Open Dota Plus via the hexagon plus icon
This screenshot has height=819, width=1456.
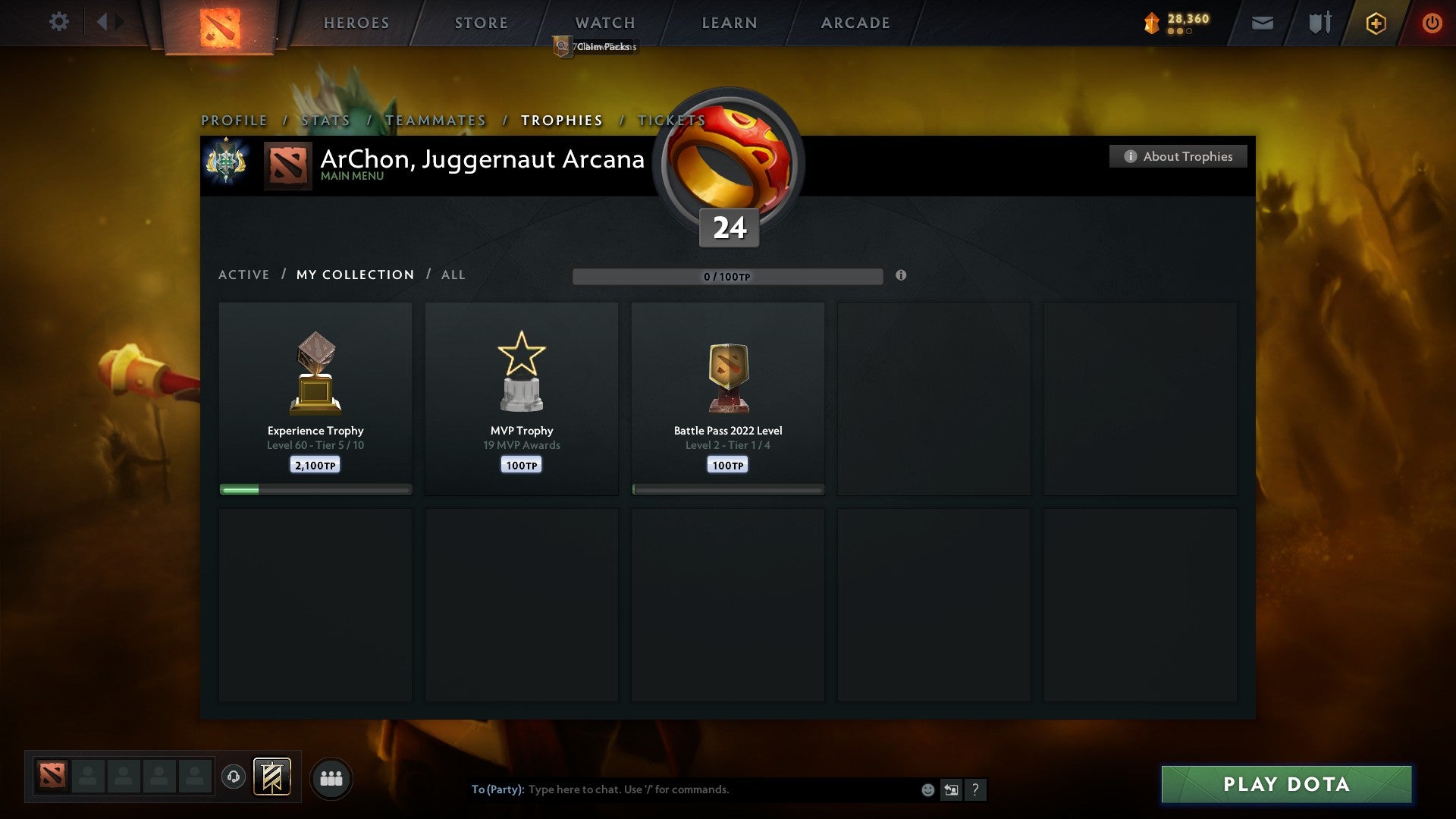click(1375, 23)
